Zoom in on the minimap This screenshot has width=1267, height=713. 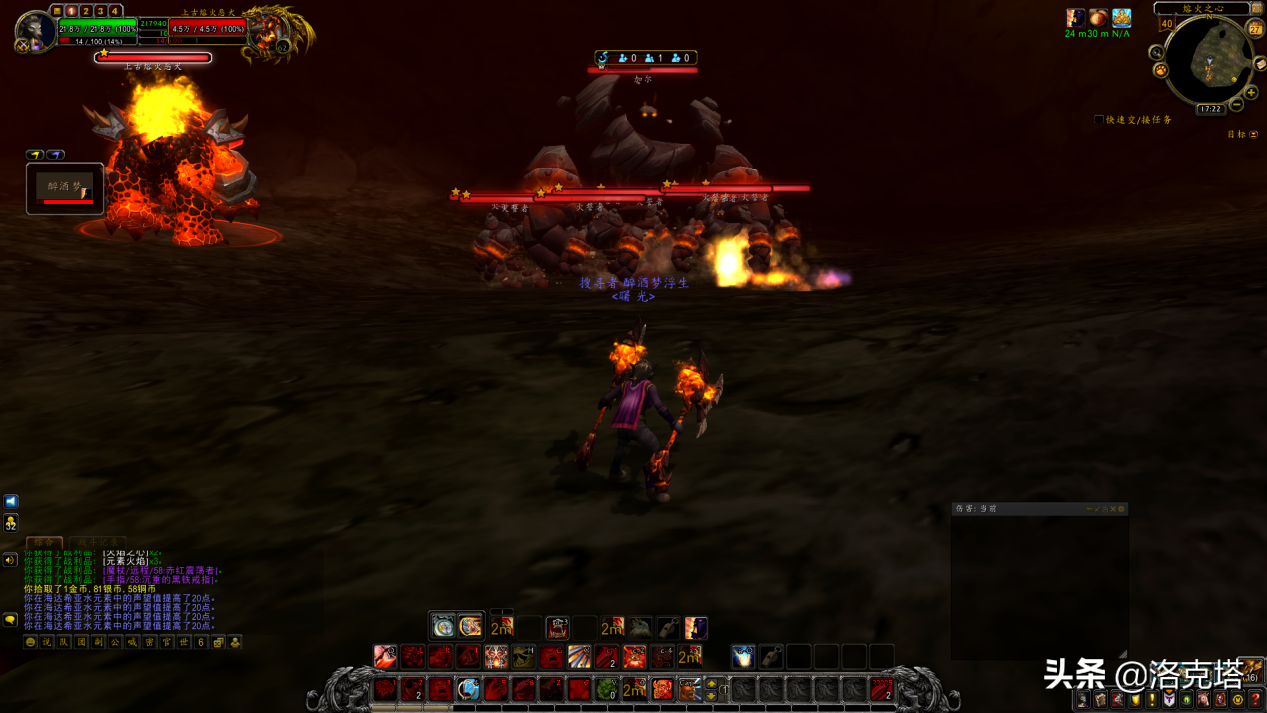click(x=1251, y=92)
